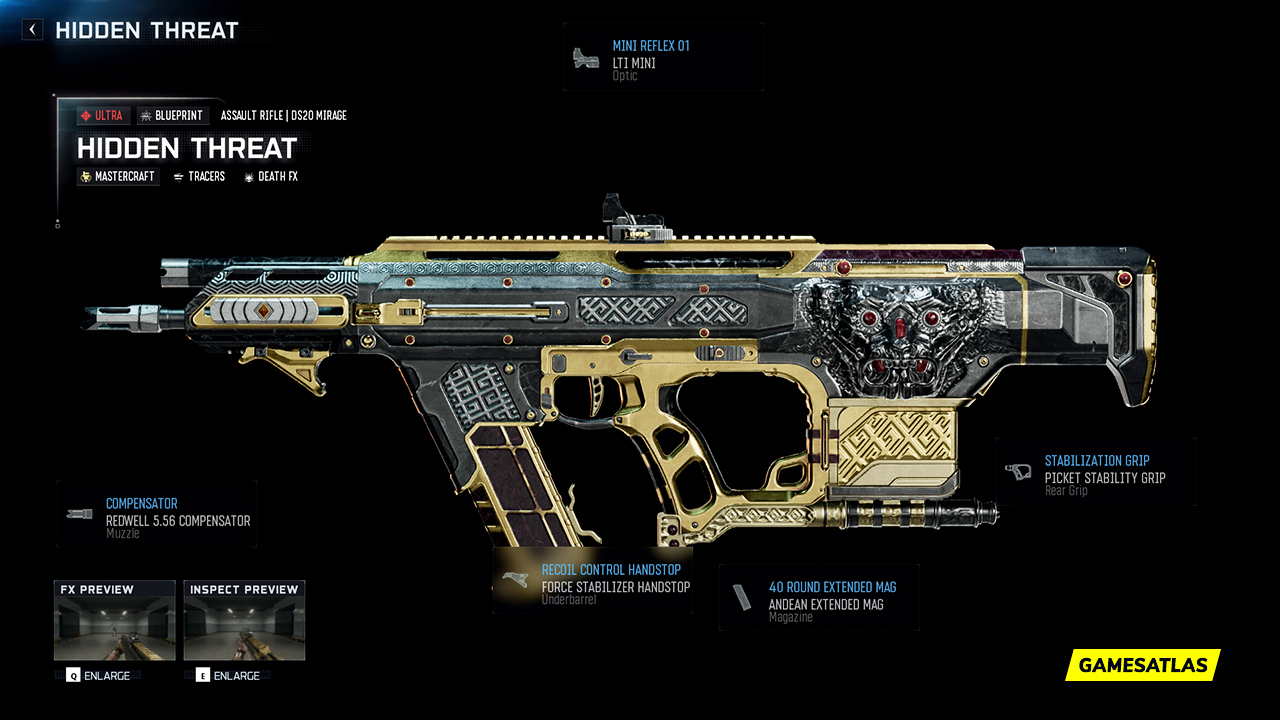Select the Mastercraft crown icon
Viewport: 1280px width, 720px height.
(x=85, y=176)
